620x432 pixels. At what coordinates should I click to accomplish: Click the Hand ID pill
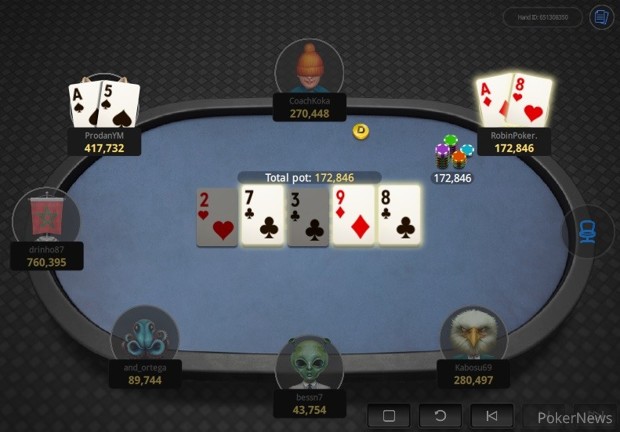(542, 17)
